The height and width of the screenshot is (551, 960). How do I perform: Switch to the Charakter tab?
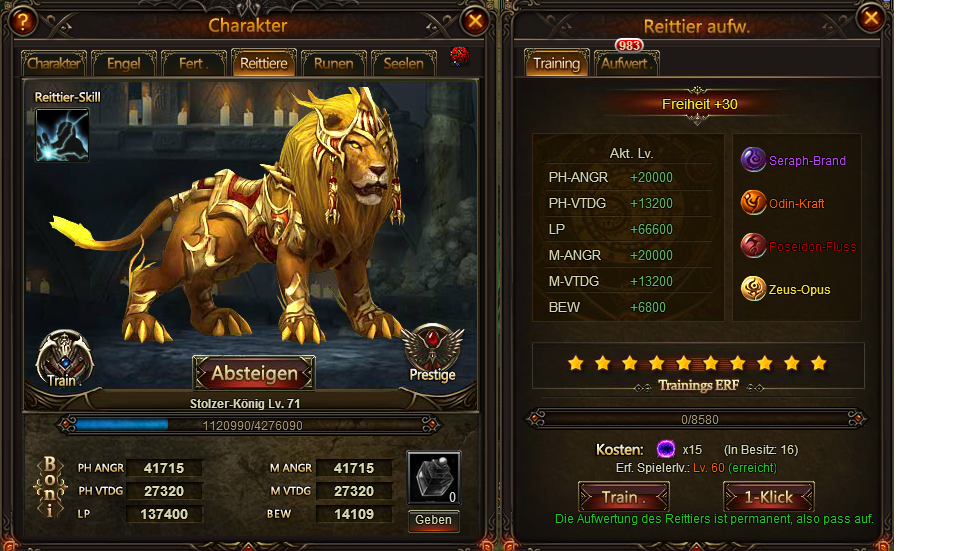click(54, 63)
